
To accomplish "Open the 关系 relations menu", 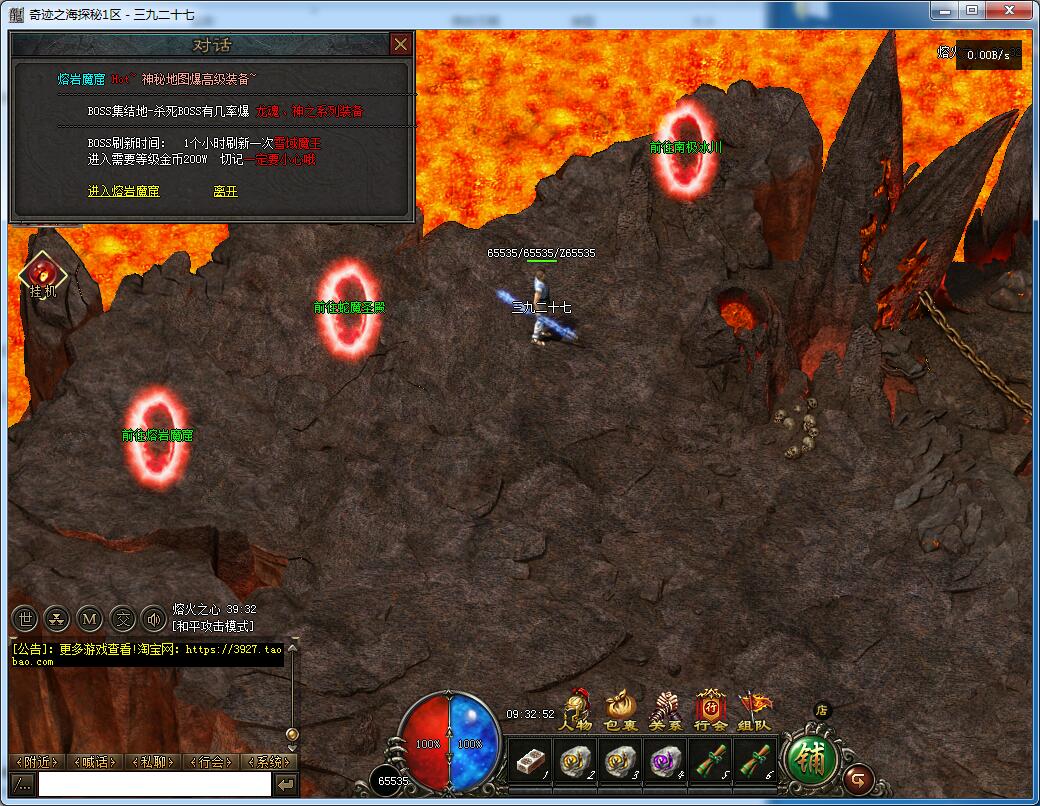I will click(665, 711).
